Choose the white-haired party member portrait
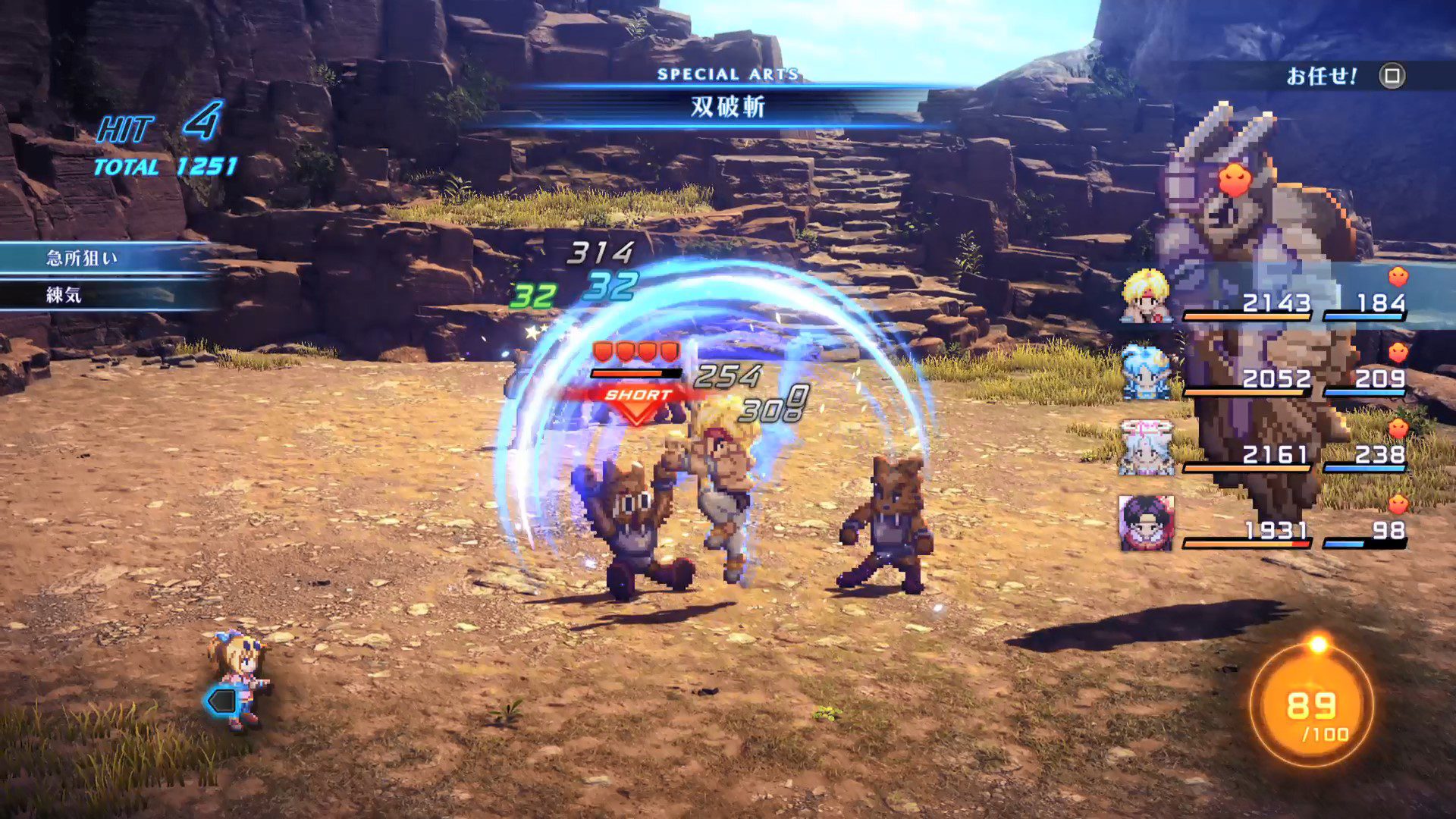 [x=1146, y=447]
